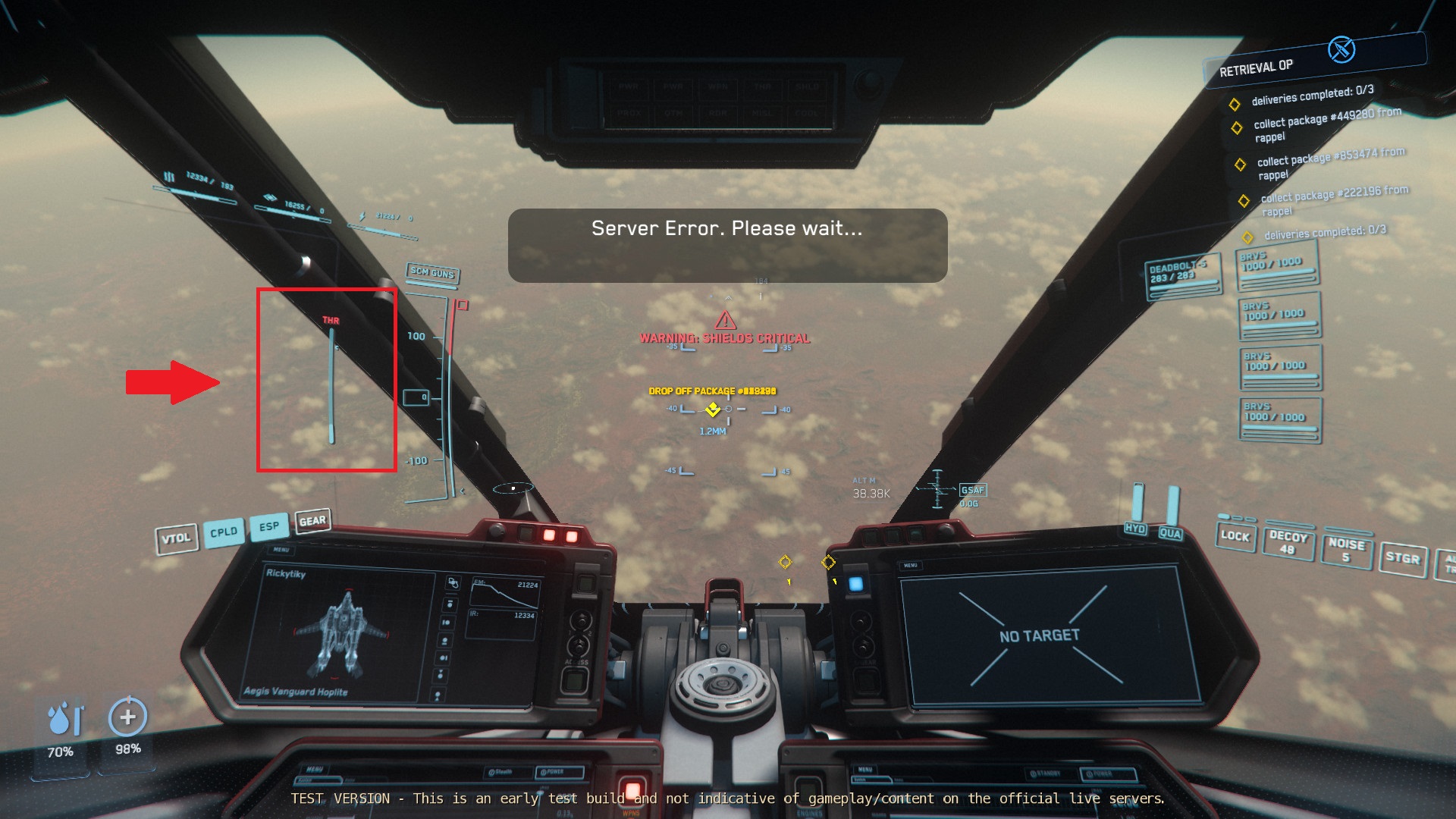Click the GSAF indicator on the HUD
Image resolution: width=1456 pixels, height=819 pixels.
pyautogui.click(x=973, y=490)
